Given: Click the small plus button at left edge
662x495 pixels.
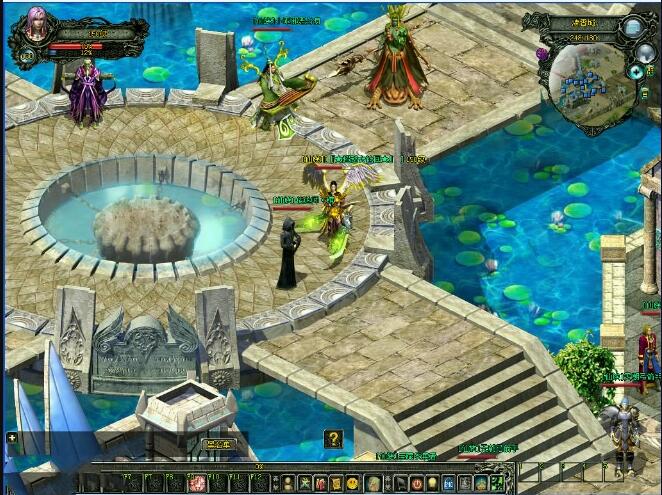Looking at the screenshot, I should (x=11, y=437).
